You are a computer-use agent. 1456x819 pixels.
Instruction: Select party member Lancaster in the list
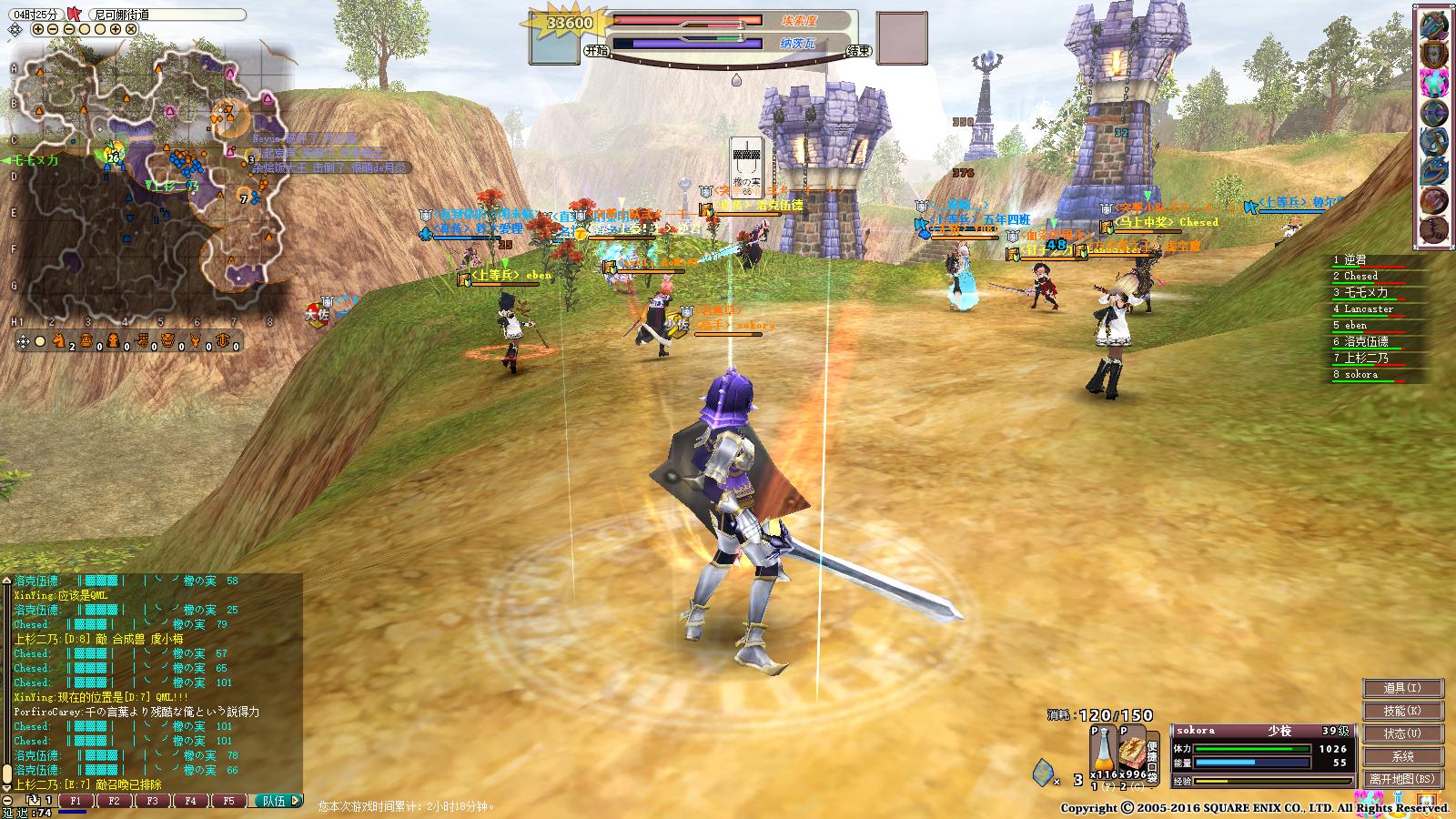pyautogui.click(x=1368, y=308)
